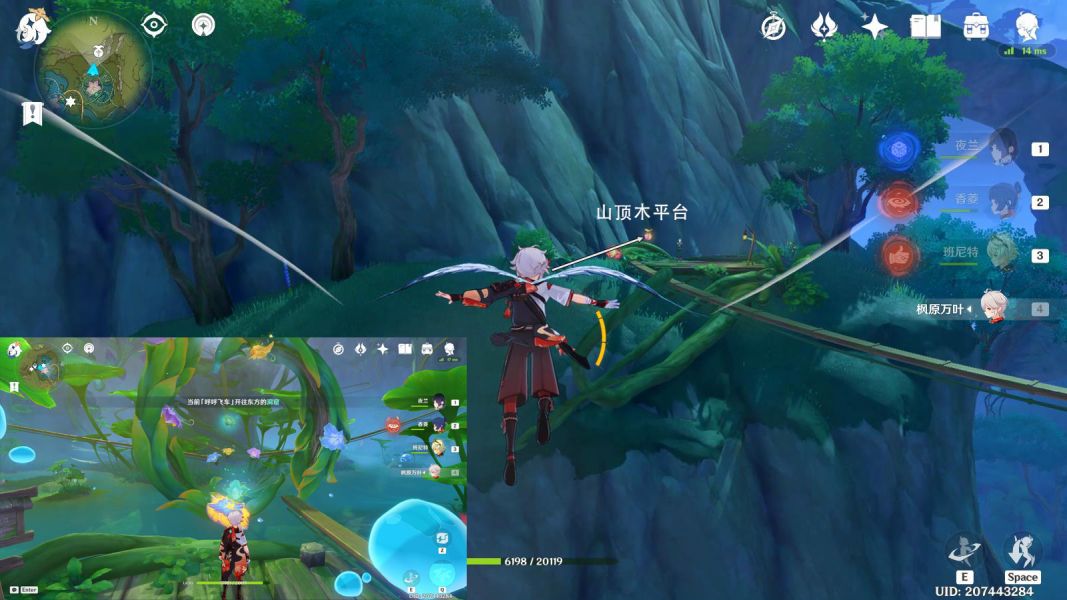The image size is (1067, 600).
Task: Select active character 枫原万叶 in main party list
Action: 990,308
